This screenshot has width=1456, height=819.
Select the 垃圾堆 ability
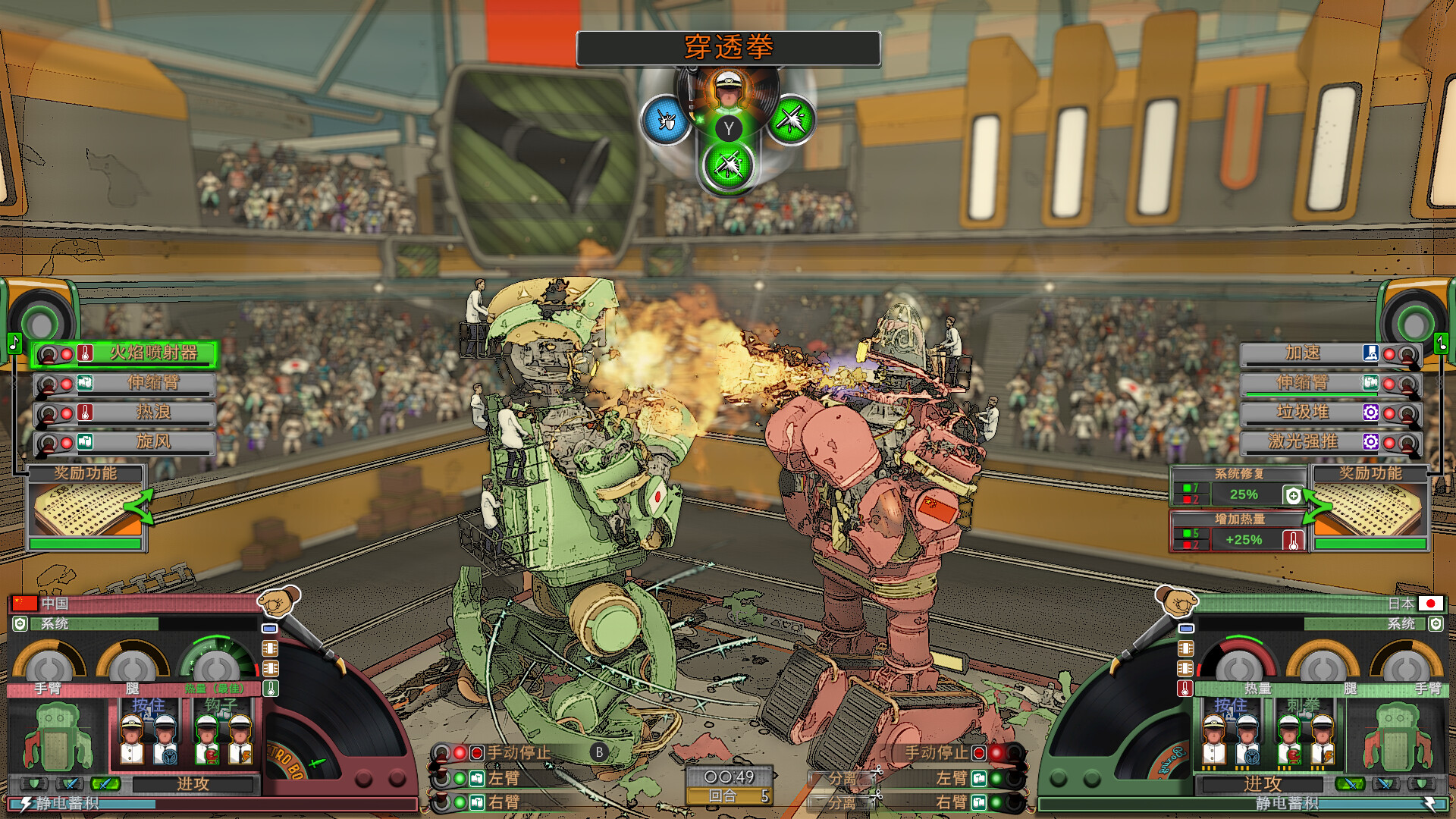[1302, 413]
